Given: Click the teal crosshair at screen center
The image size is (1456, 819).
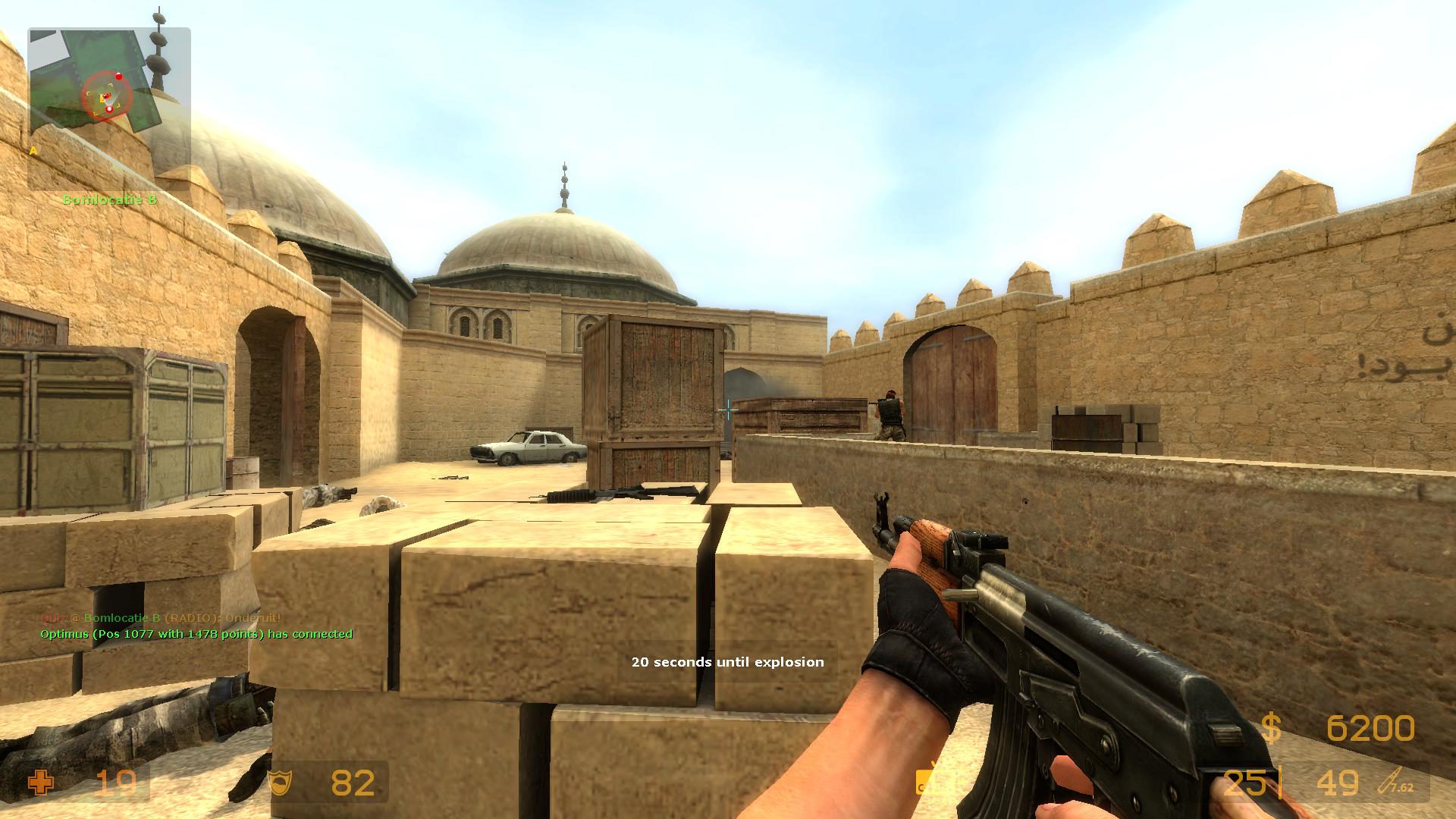Looking at the screenshot, I should pyautogui.click(x=728, y=409).
